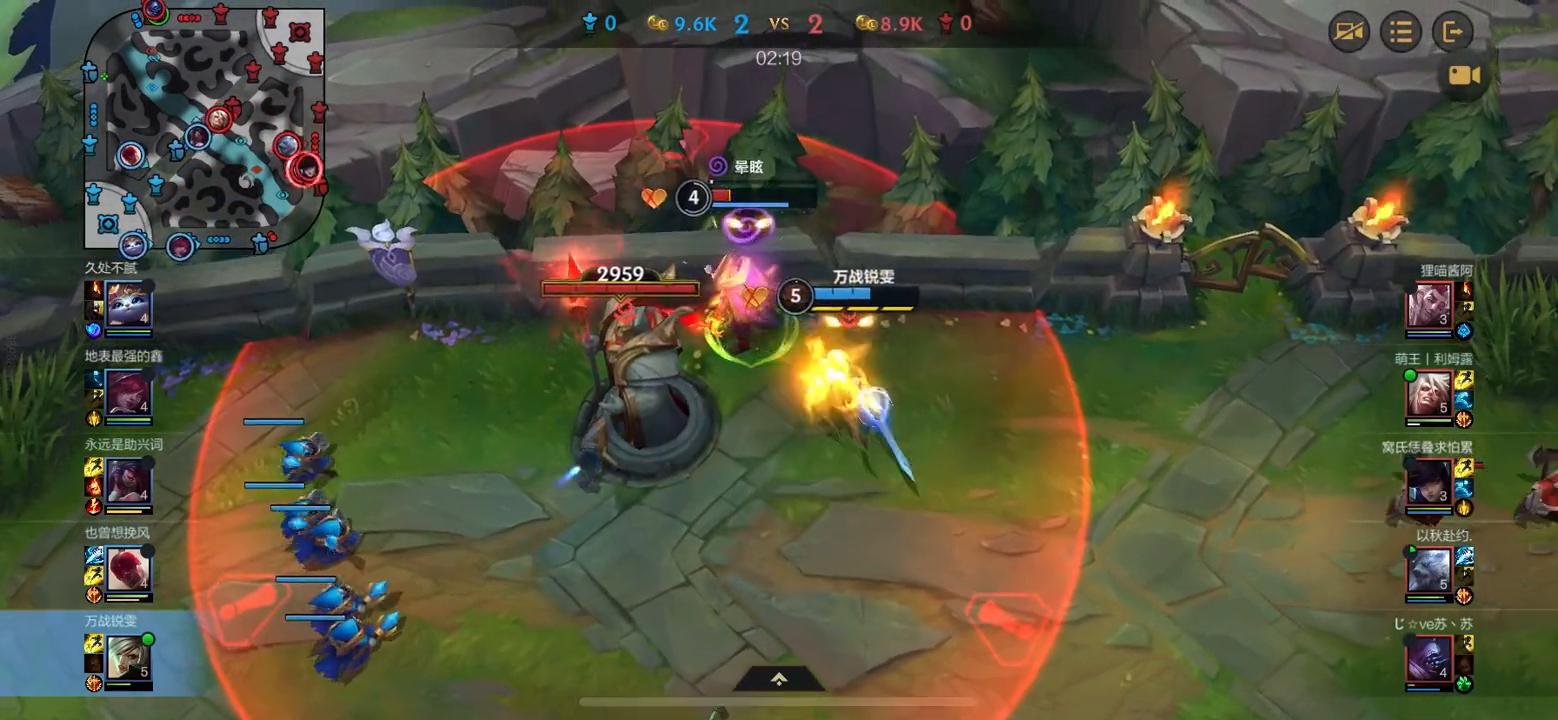This screenshot has height=720, width=1558.
Task: Exit spectating with the door-arrow button
Action: click(1452, 32)
